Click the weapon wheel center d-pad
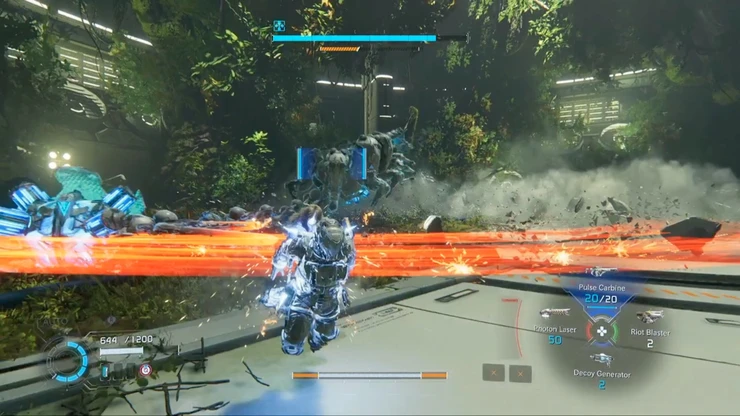Screen dimensions: 740x416 tap(602, 331)
